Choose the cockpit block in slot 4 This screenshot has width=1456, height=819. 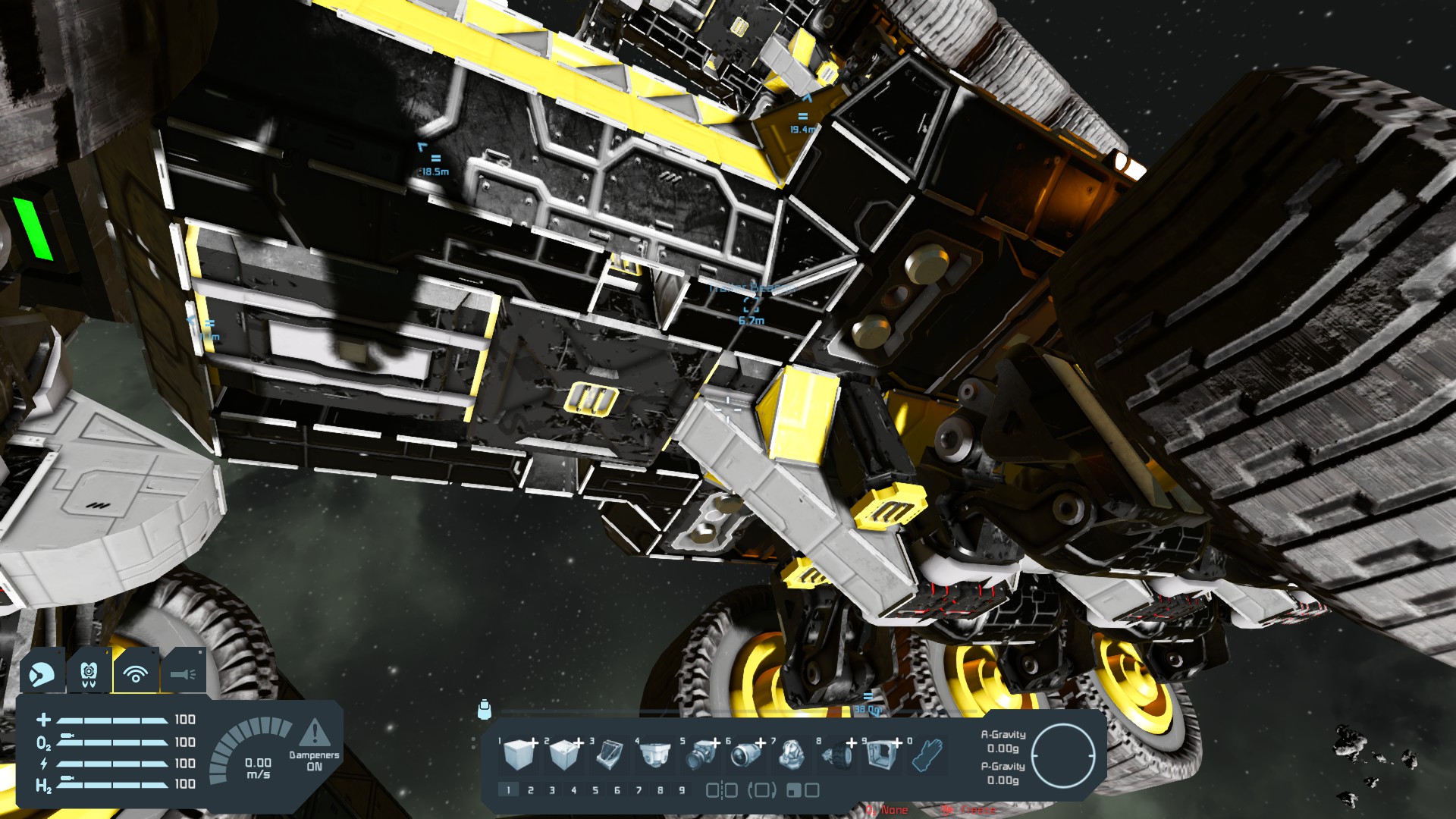coord(654,755)
